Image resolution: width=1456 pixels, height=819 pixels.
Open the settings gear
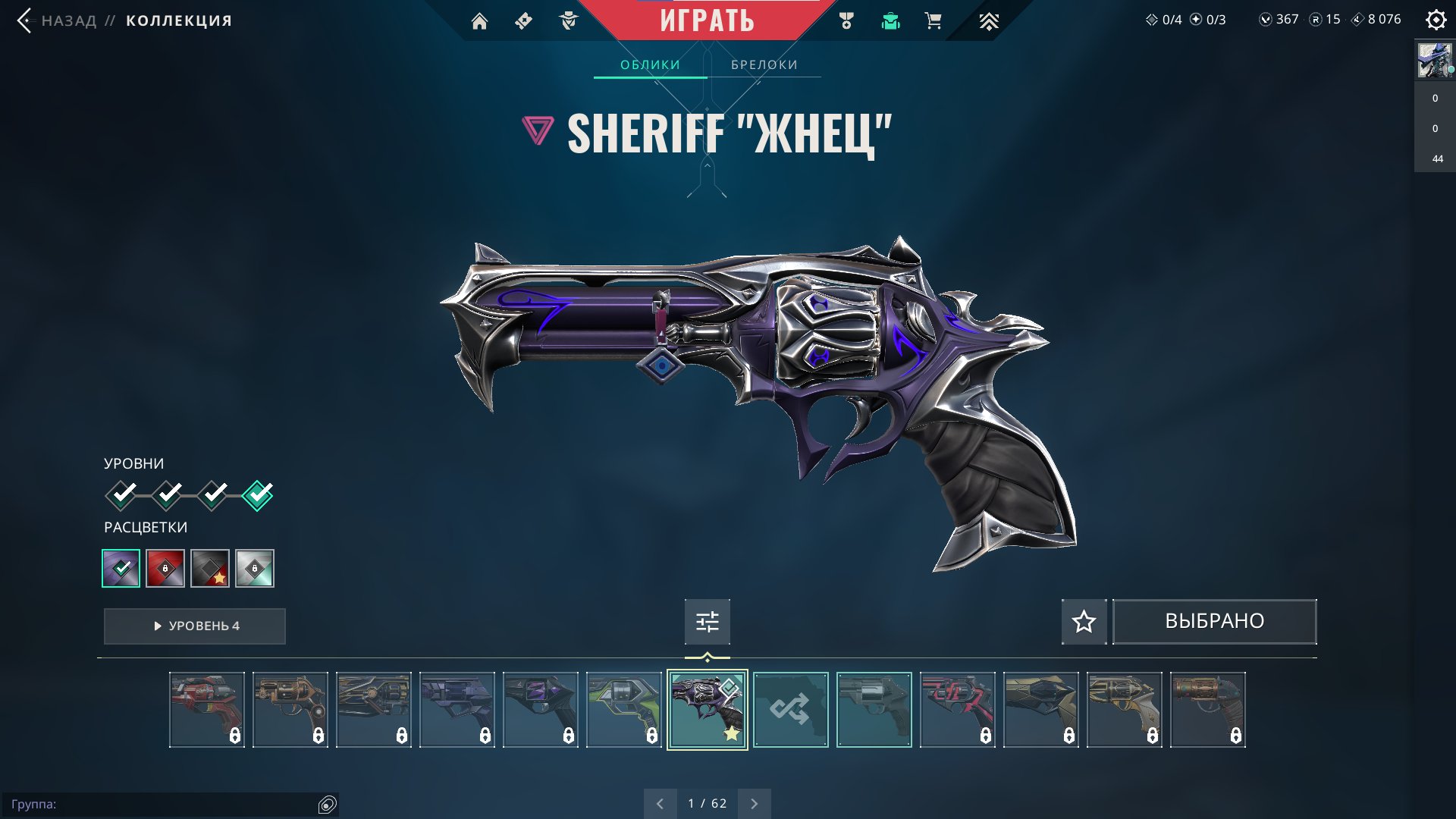point(1436,20)
